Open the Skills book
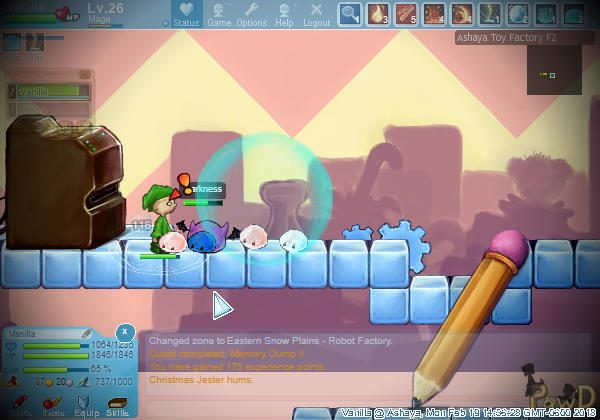This screenshot has height=420, width=600. point(118,402)
